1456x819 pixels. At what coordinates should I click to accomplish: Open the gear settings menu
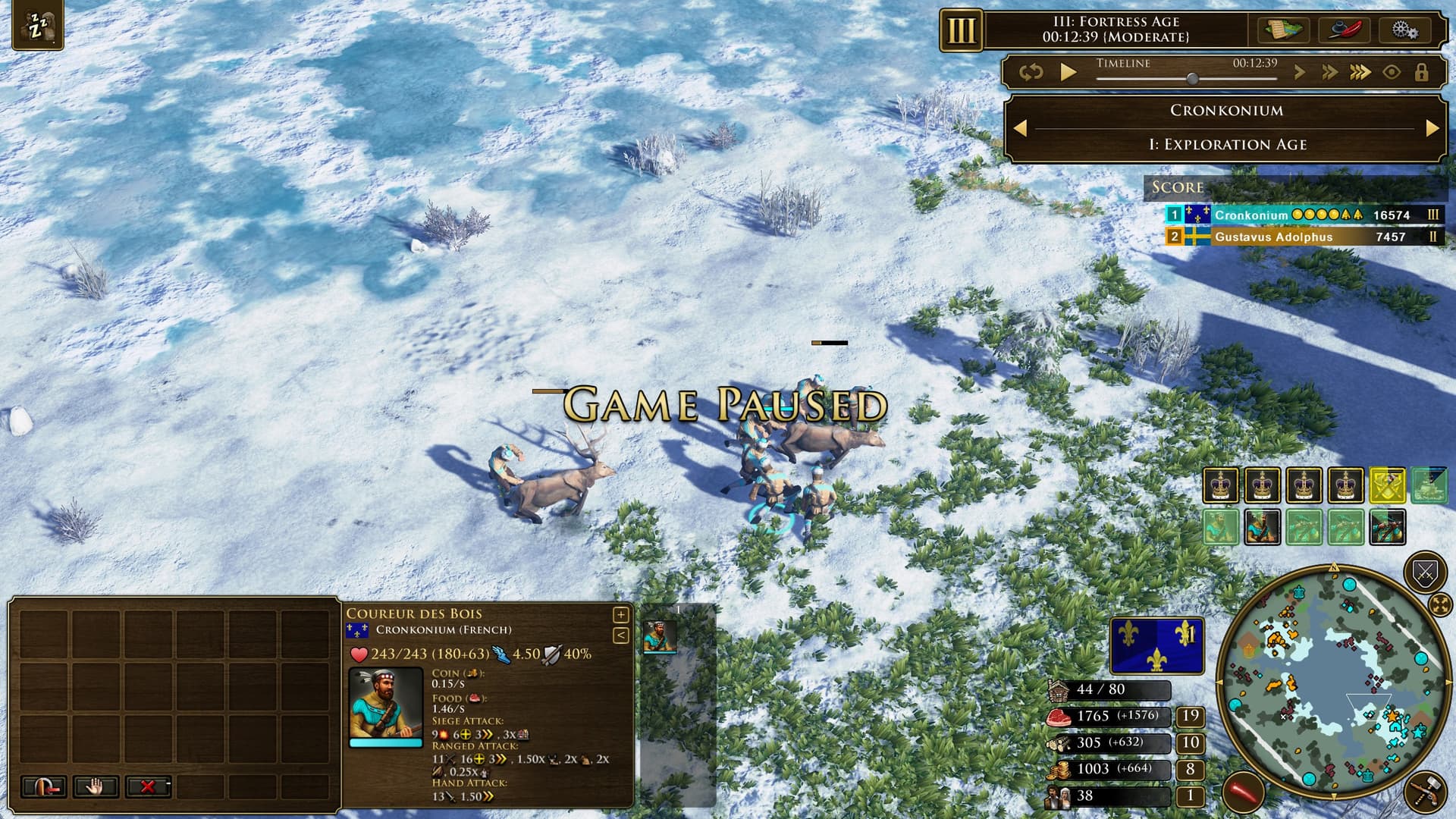tap(1404, 30)
